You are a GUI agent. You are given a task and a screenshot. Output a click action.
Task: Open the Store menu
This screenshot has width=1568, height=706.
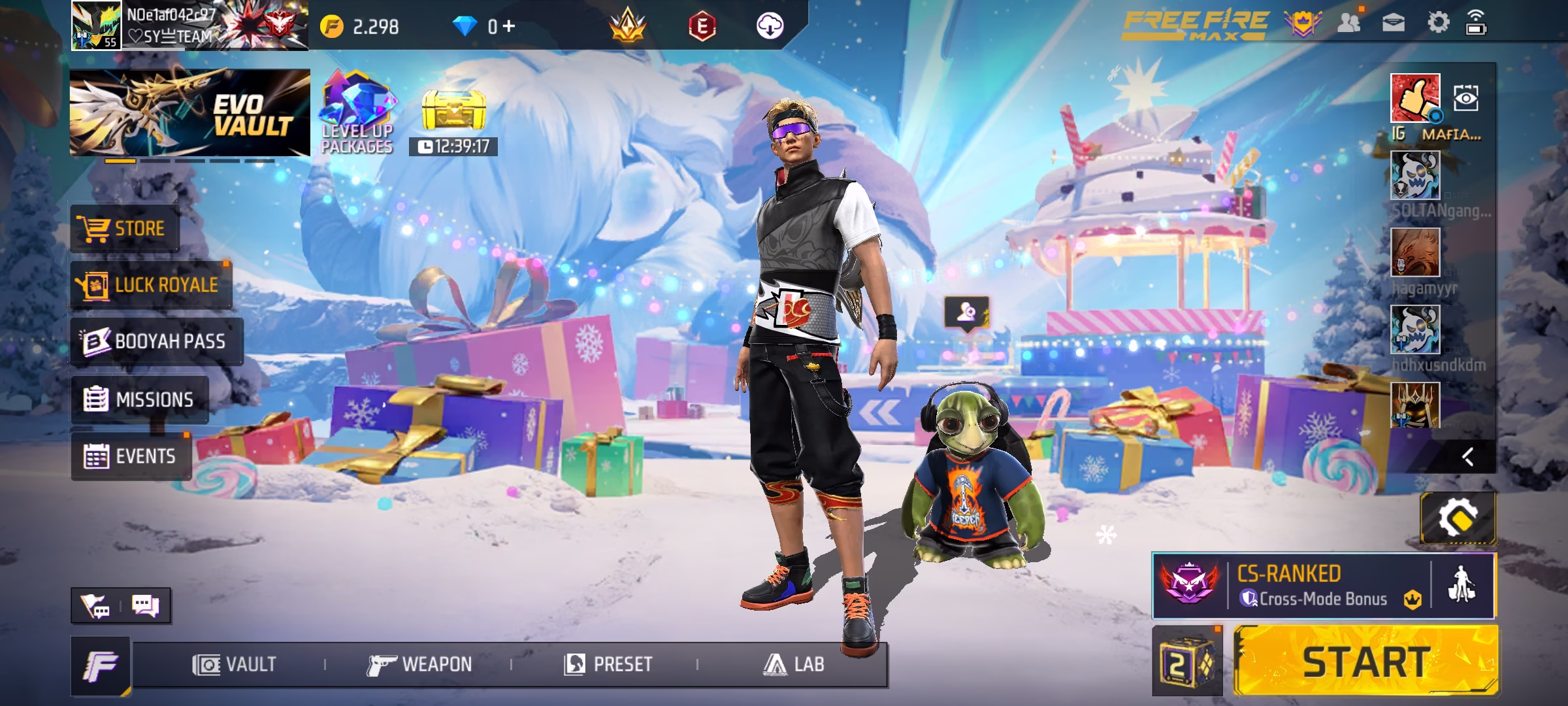tap(124, 229)
